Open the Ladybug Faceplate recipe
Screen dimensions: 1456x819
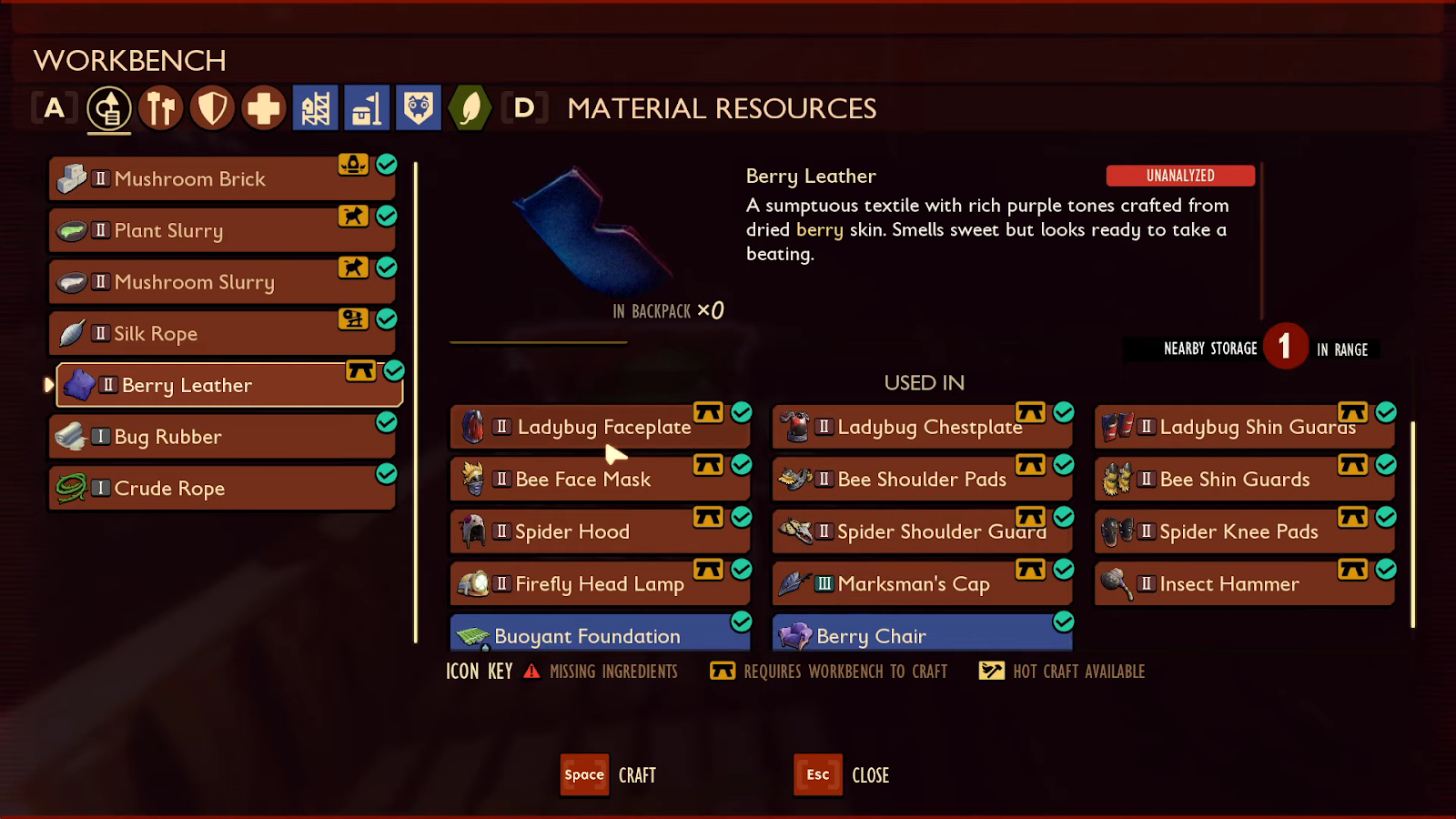[600, 427]
